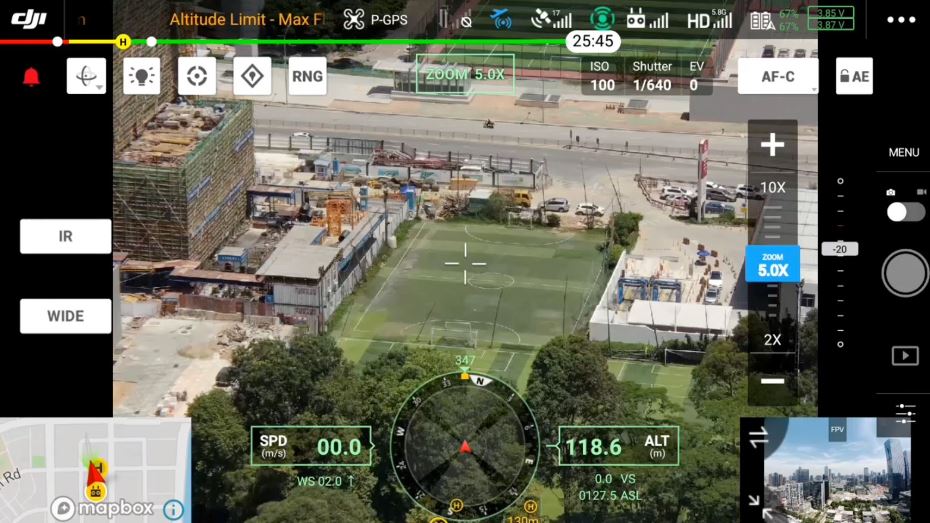930x523 pixels.
Task: Open the camera MENU
Action: (903, 153)
